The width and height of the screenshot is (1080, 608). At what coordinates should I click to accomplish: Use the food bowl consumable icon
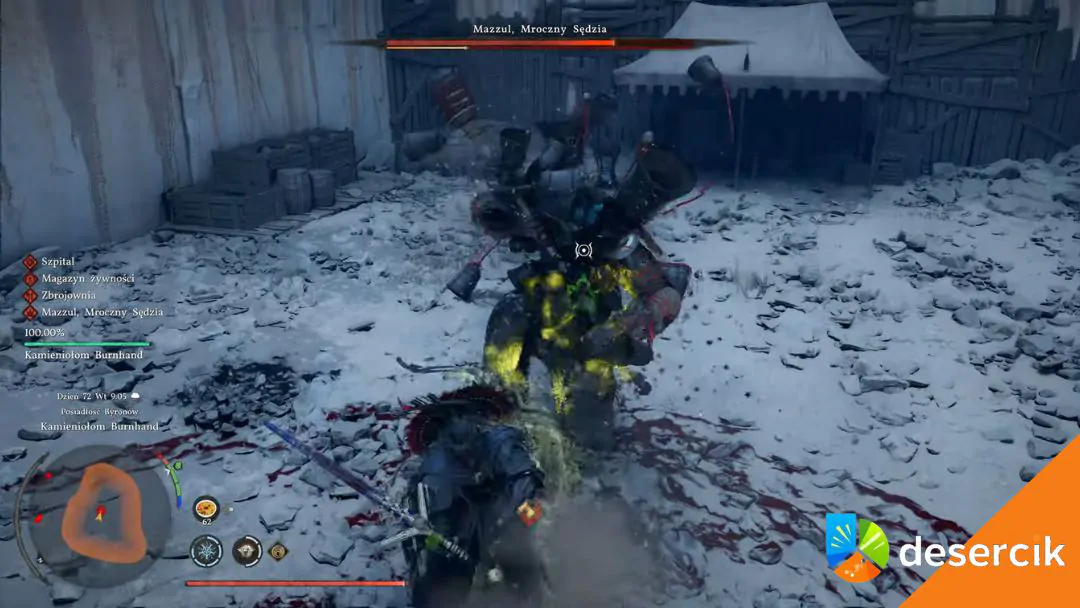(206, 507)
